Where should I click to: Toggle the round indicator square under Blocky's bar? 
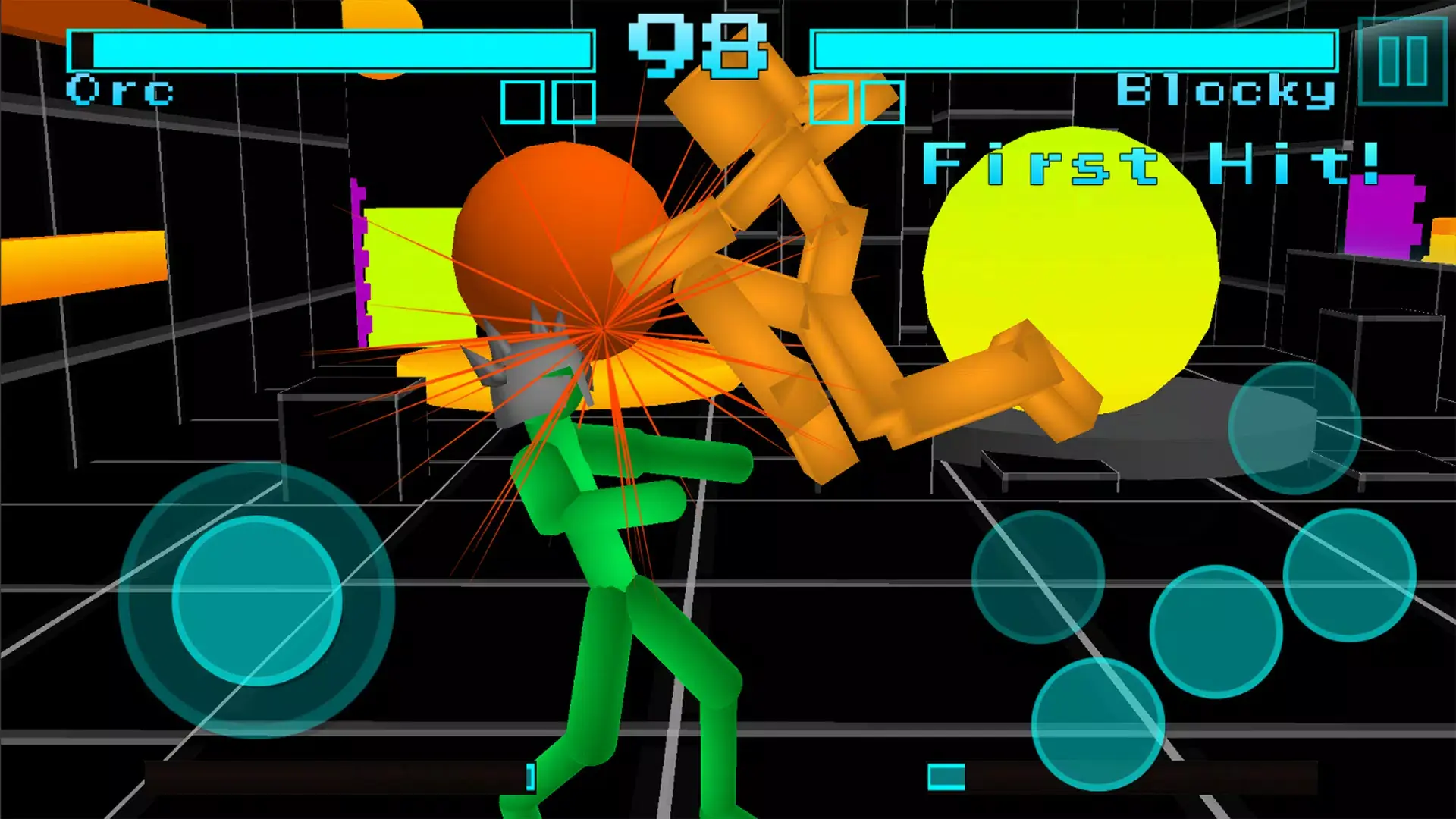832,102
